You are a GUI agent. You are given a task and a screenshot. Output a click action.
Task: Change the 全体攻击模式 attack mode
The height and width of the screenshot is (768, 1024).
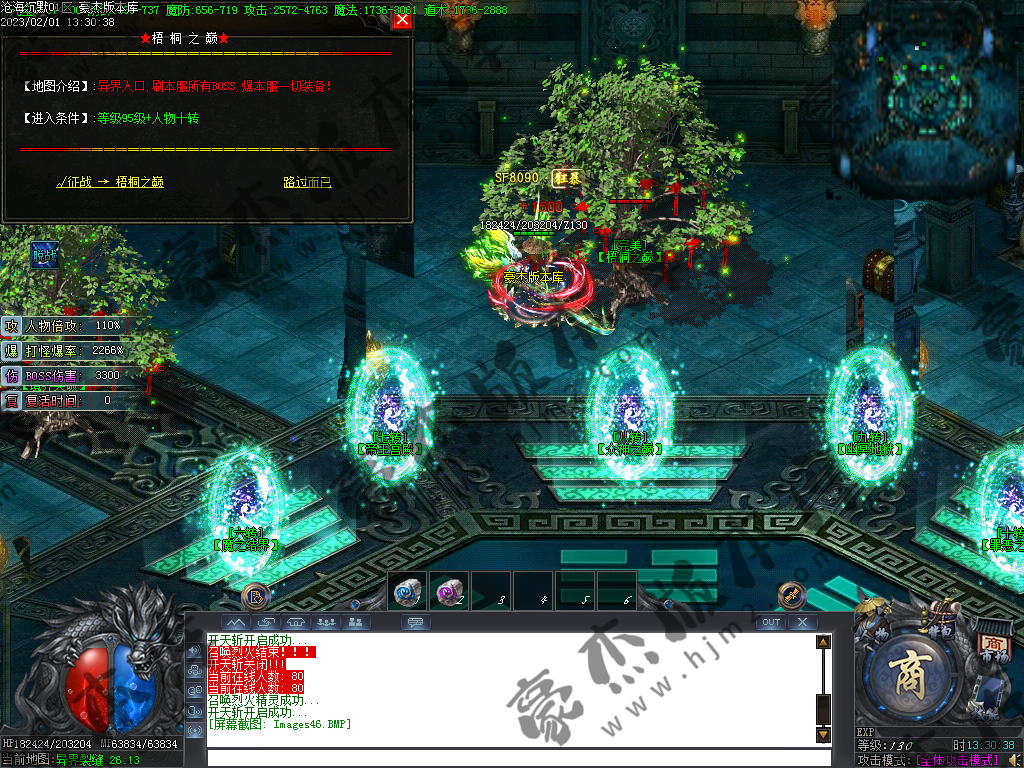pos(958,760)
